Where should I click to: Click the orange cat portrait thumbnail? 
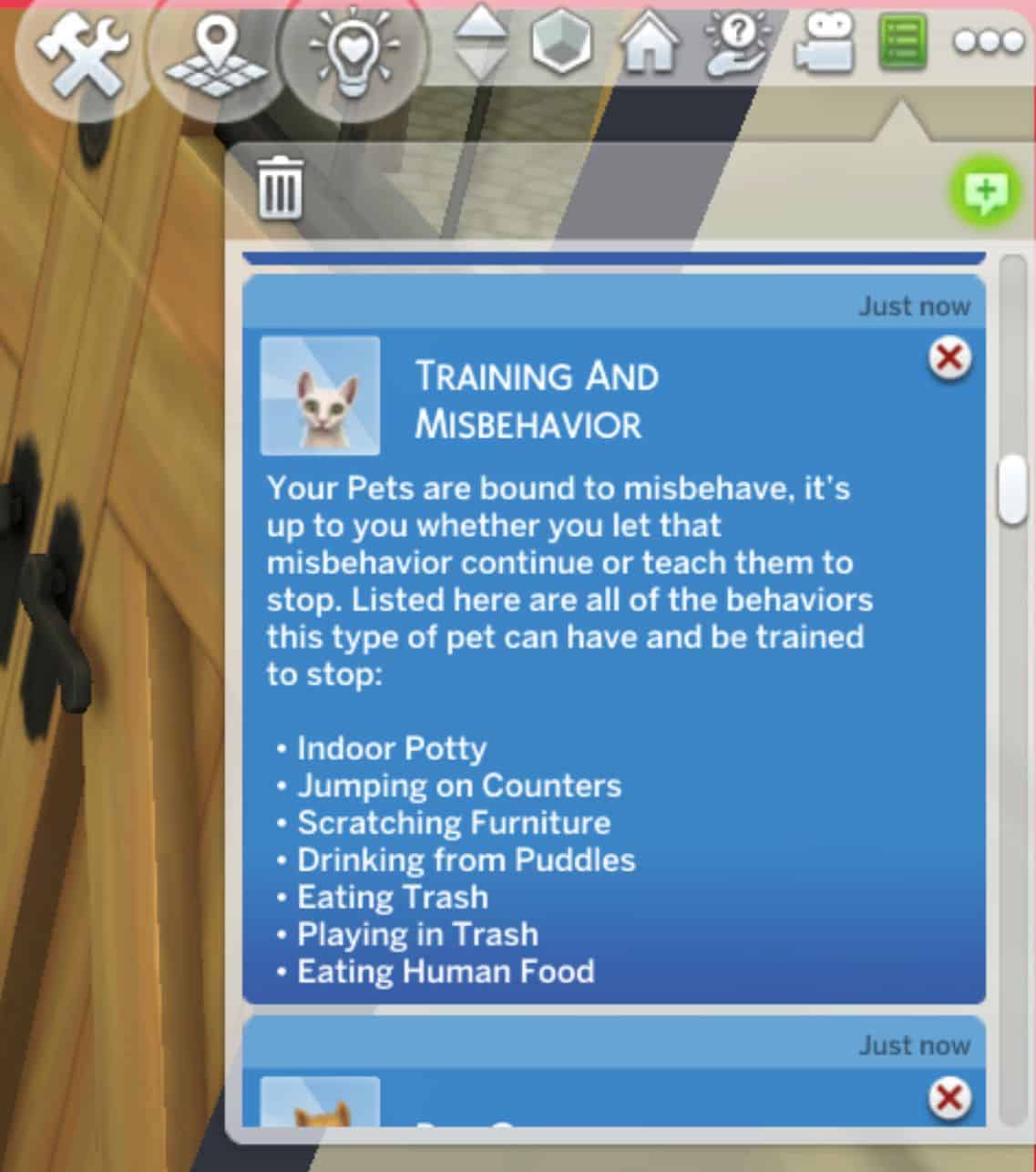point(320,1103)
